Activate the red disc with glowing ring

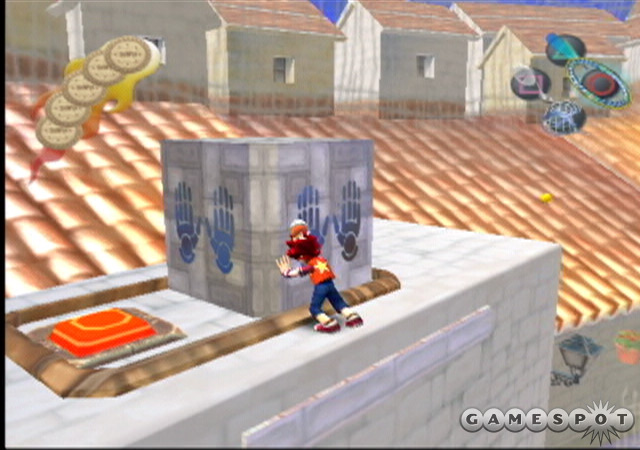click(x=598, y=82)
